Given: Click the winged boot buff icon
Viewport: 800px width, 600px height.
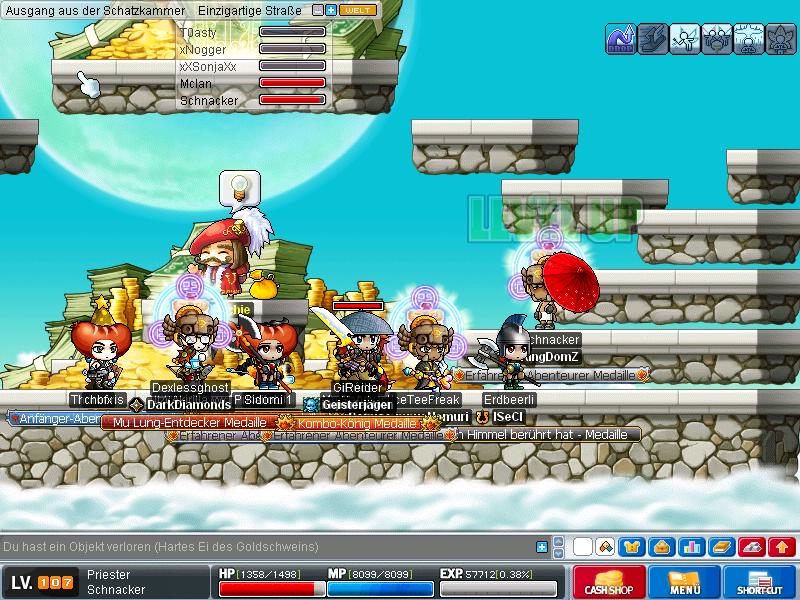Looking at the screenshot, I should 652,39.
